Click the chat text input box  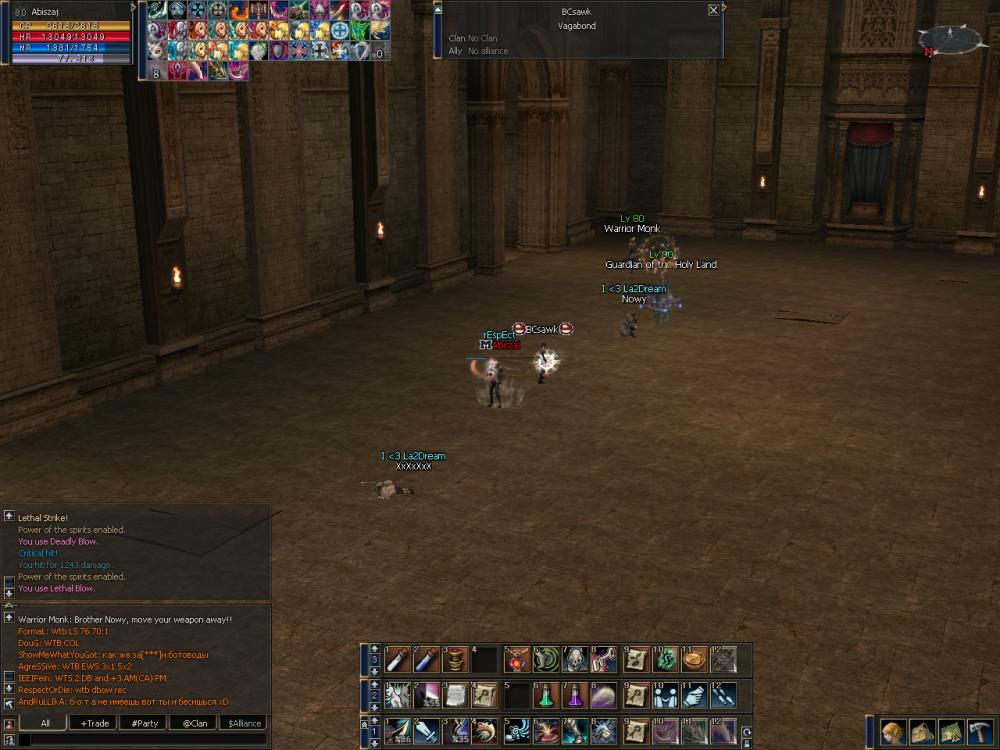click(140, 740)
